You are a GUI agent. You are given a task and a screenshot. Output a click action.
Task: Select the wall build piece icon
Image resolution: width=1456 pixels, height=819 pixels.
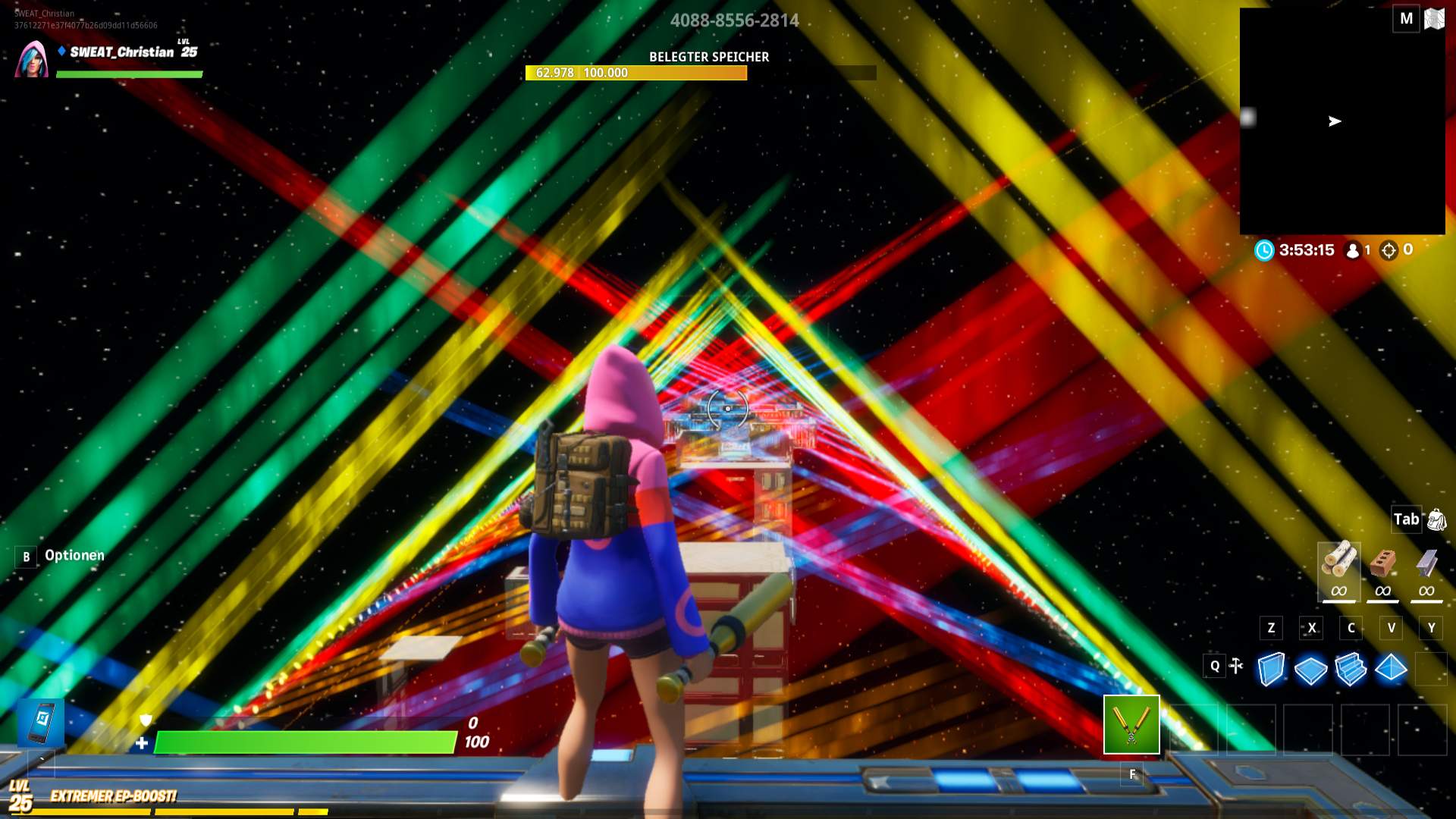[x=1272, y=667]
